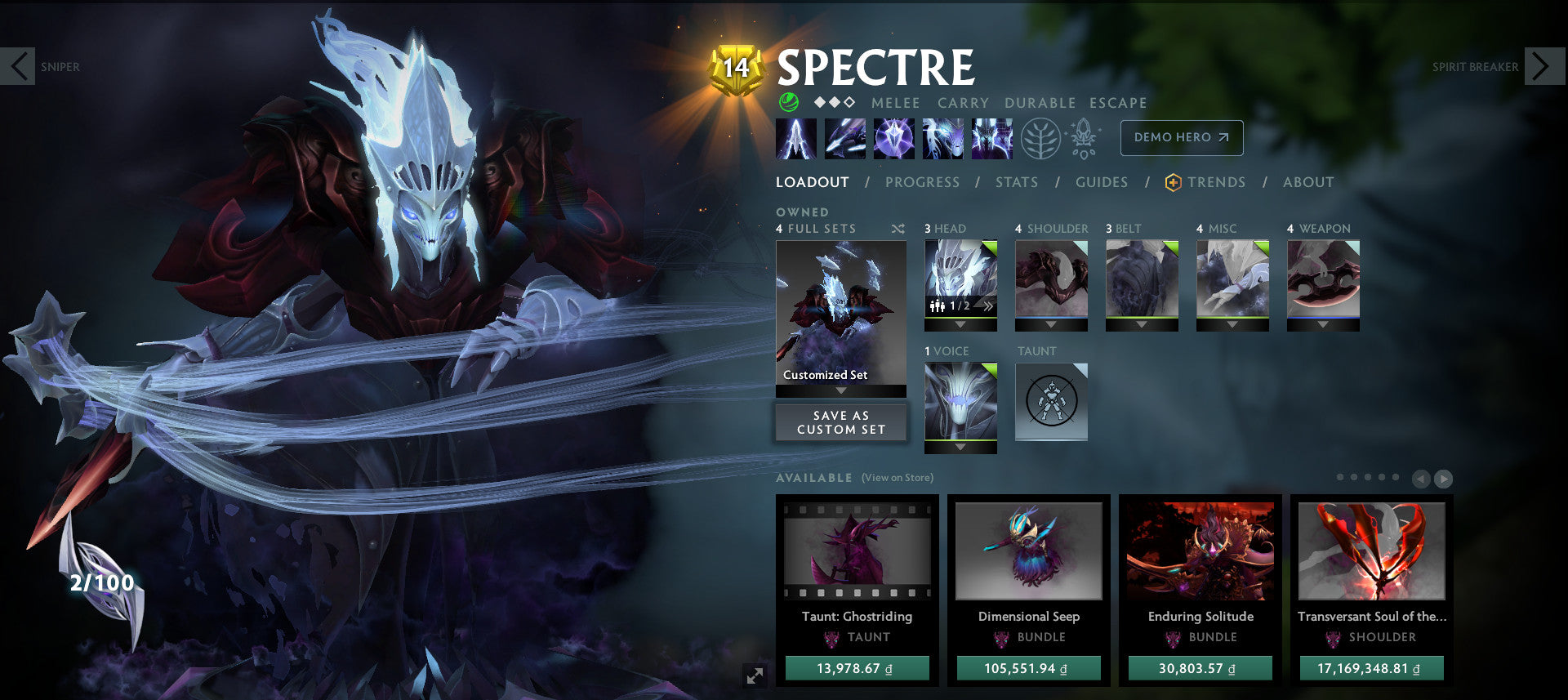
Task: Click the shuffle icon beside Full Sets
Action: (x=898, y=229)
